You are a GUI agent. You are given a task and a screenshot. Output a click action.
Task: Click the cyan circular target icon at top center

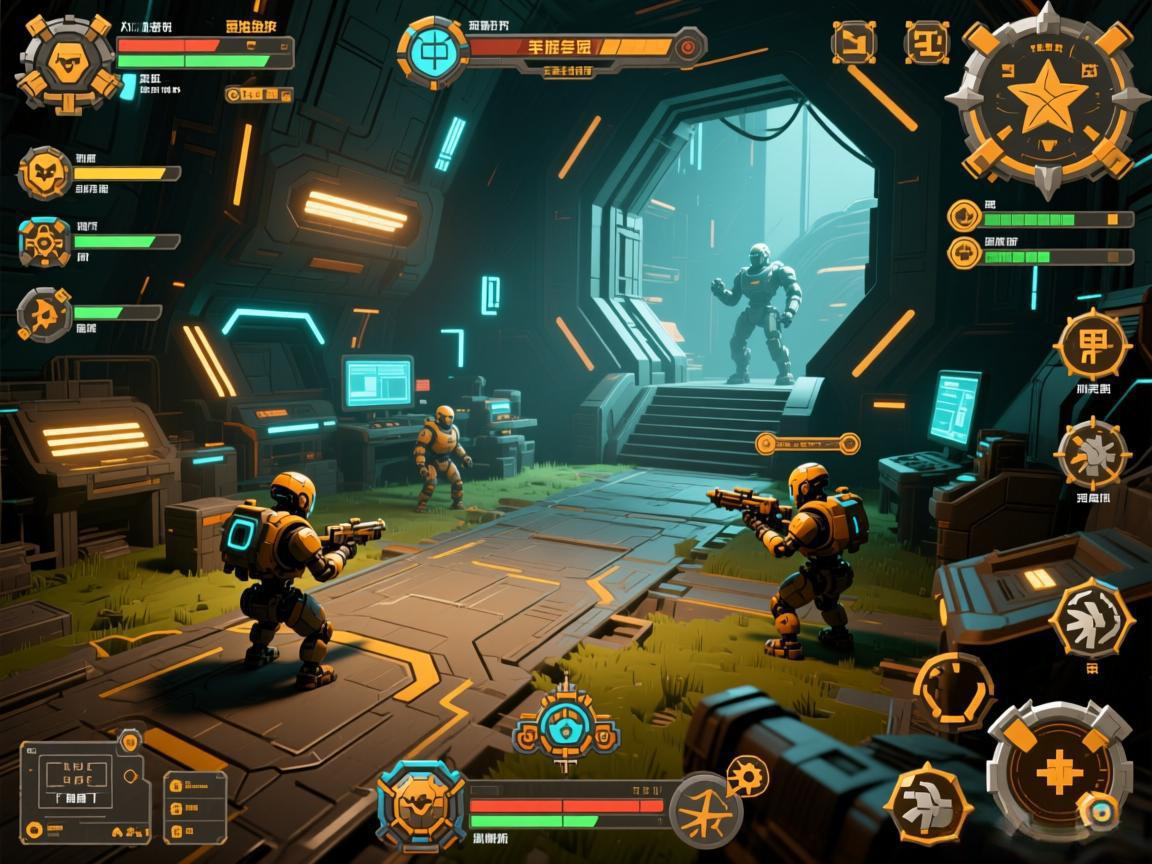[x=433, y=48]
